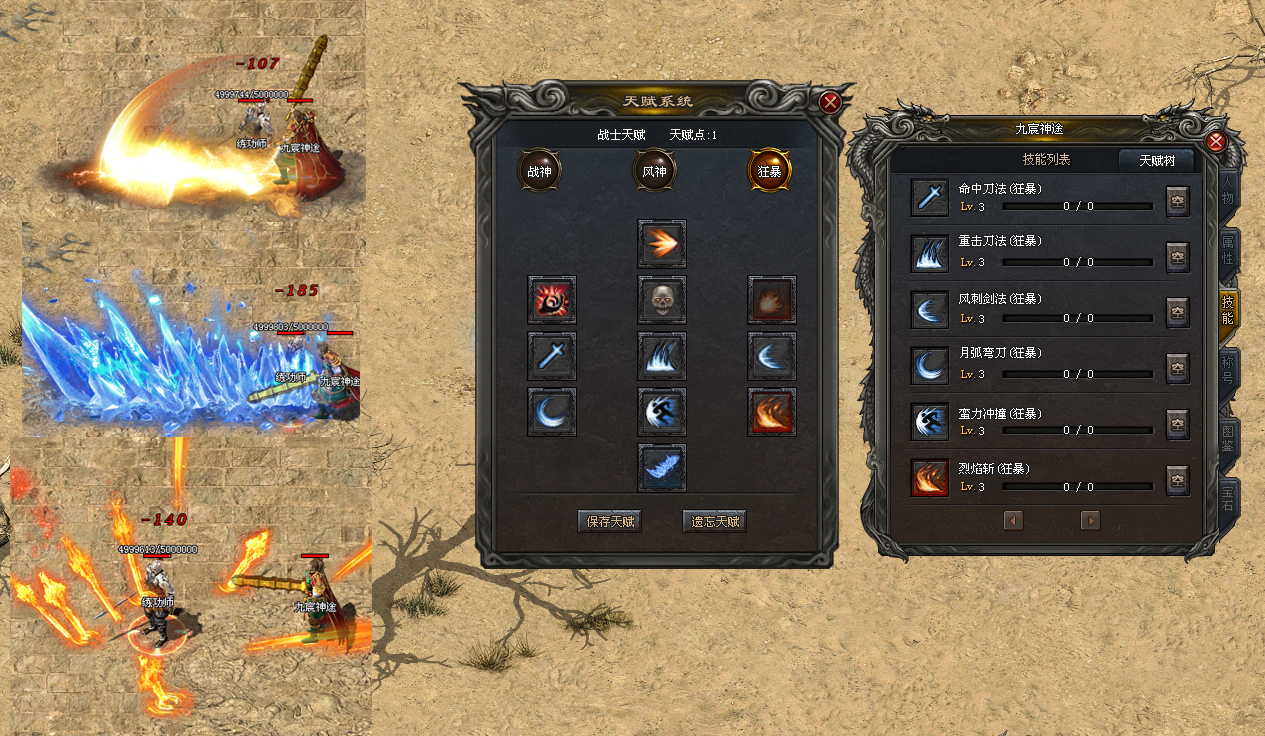The image size is (1265, 736).
Task: Choose the red swirl talent node
Action: (552, 300)
